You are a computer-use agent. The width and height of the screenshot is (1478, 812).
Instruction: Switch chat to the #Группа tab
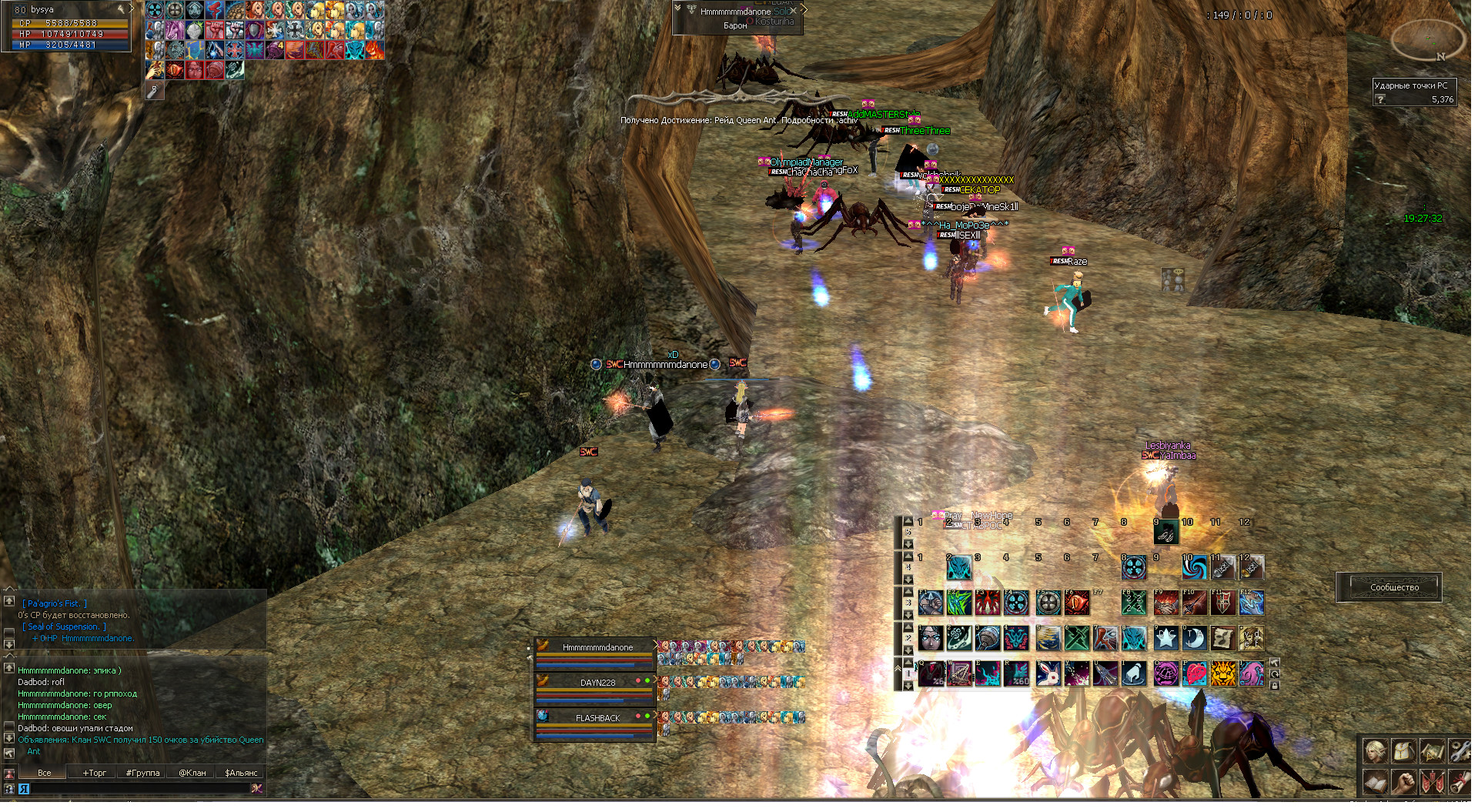tap(142, 773)
